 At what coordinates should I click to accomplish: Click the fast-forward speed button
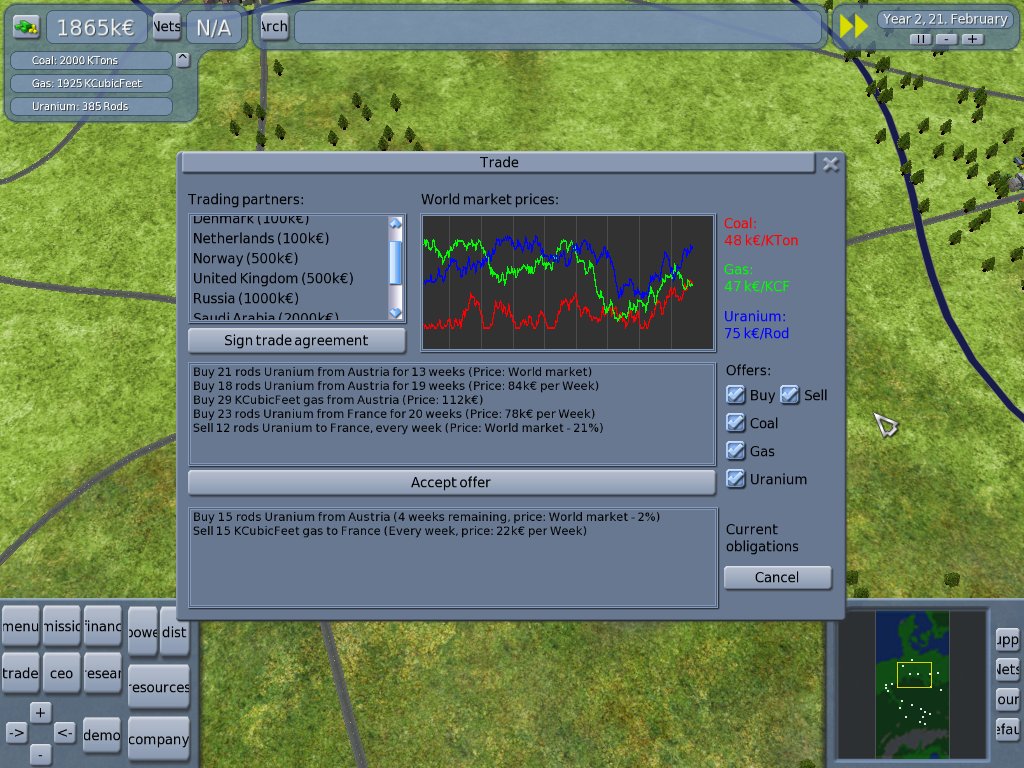(x=853, y=26)
